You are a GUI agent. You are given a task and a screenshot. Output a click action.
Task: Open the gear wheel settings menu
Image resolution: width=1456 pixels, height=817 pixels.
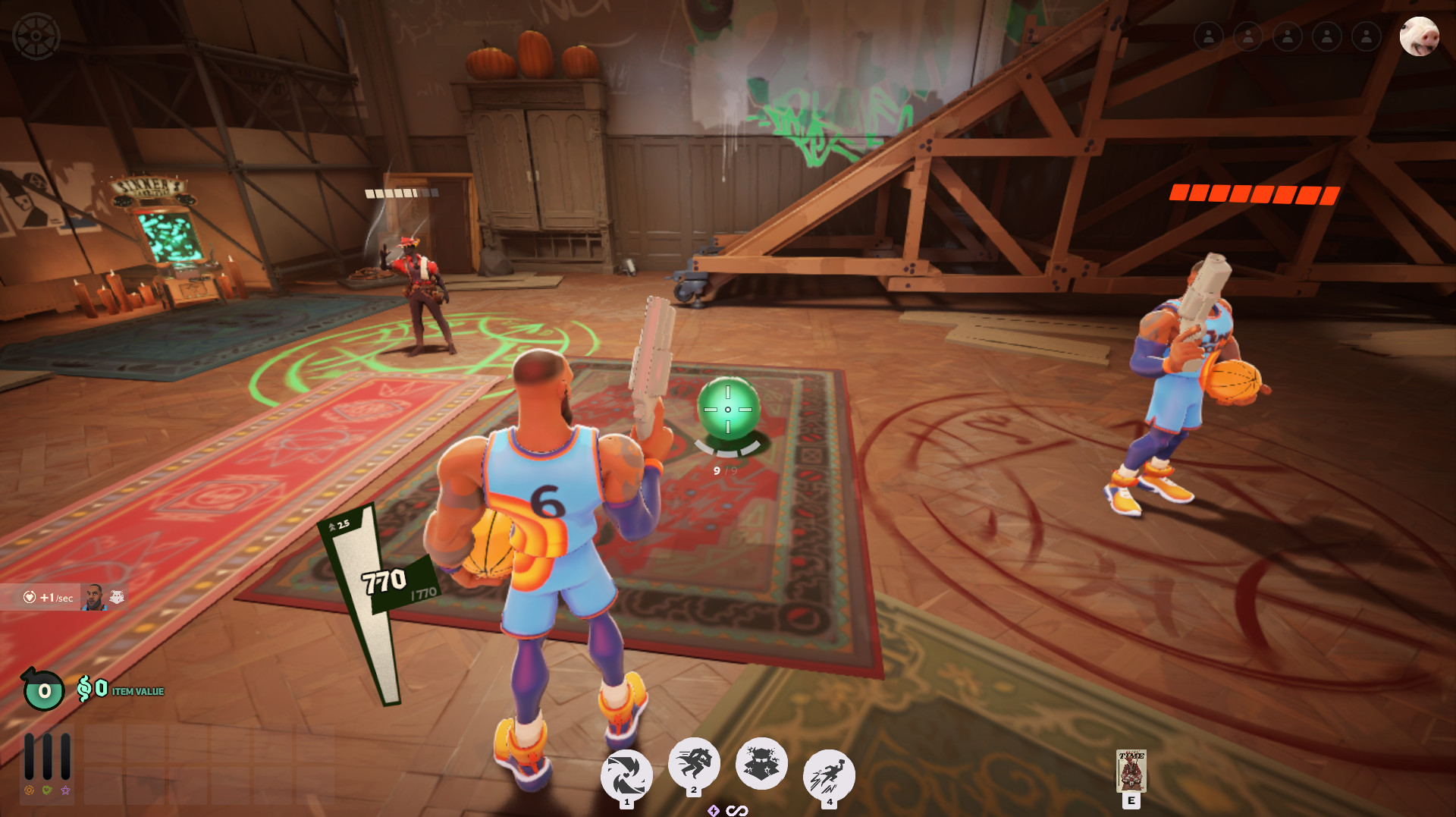tap(36, 36)
